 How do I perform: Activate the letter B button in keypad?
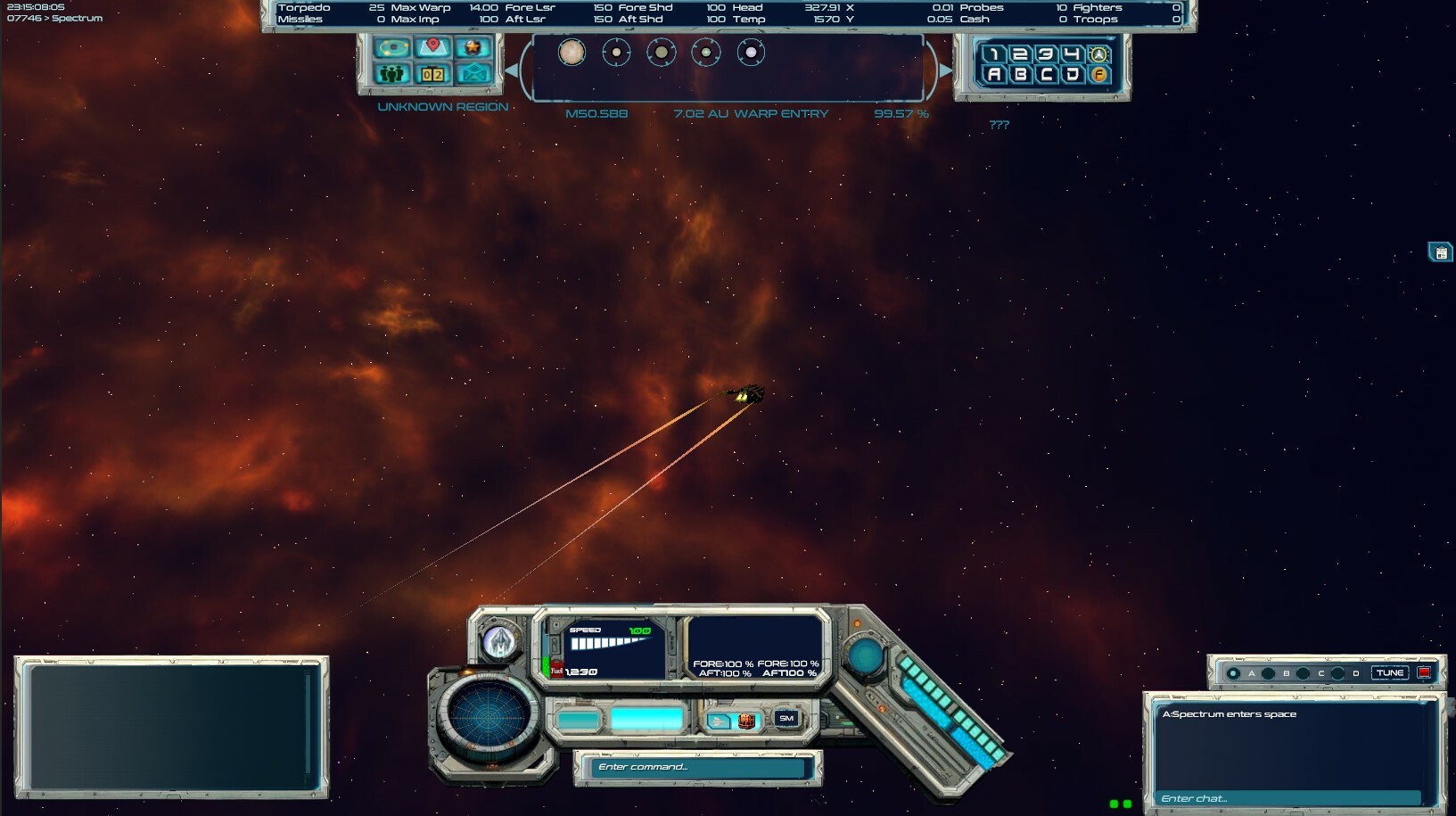click(1021, 75)
